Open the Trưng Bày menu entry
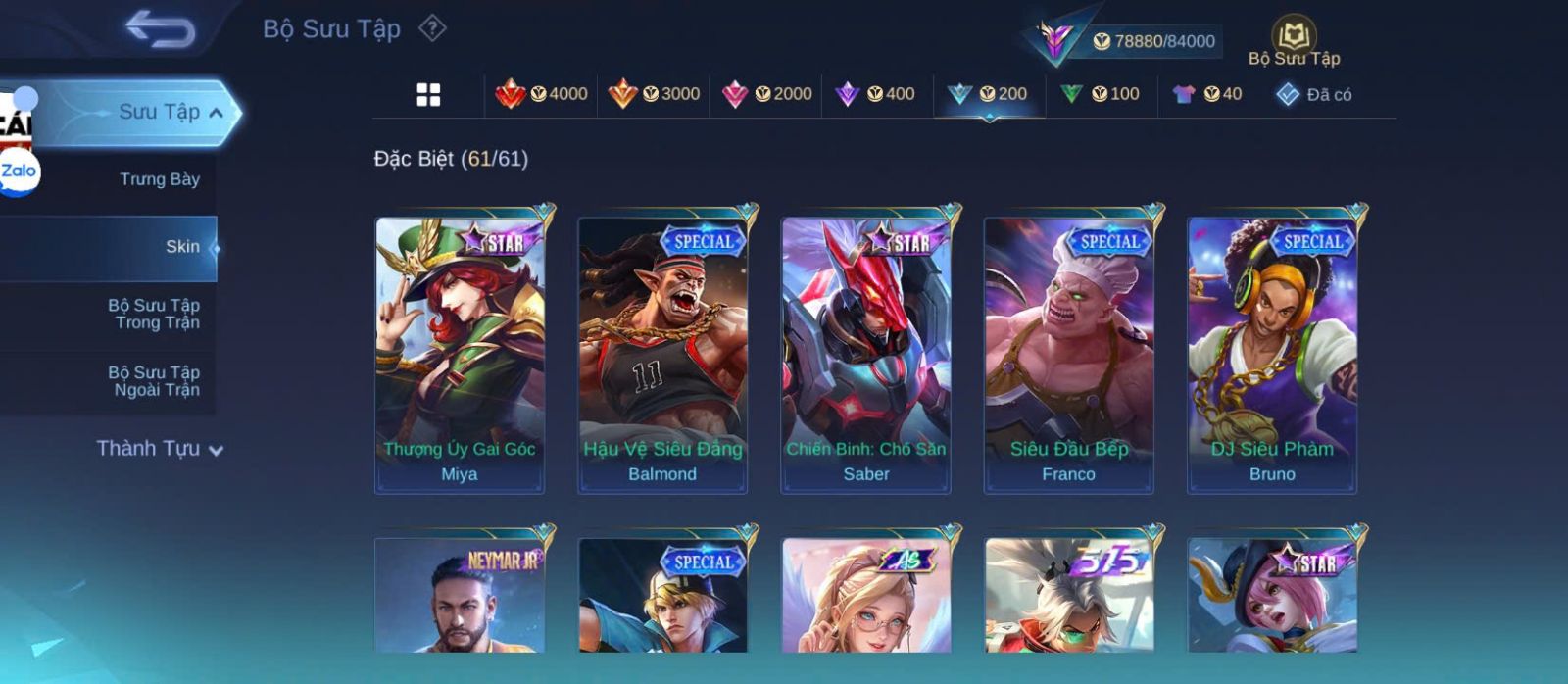The height and width of the screenshot is (684, 1568). tap(159, 179)
